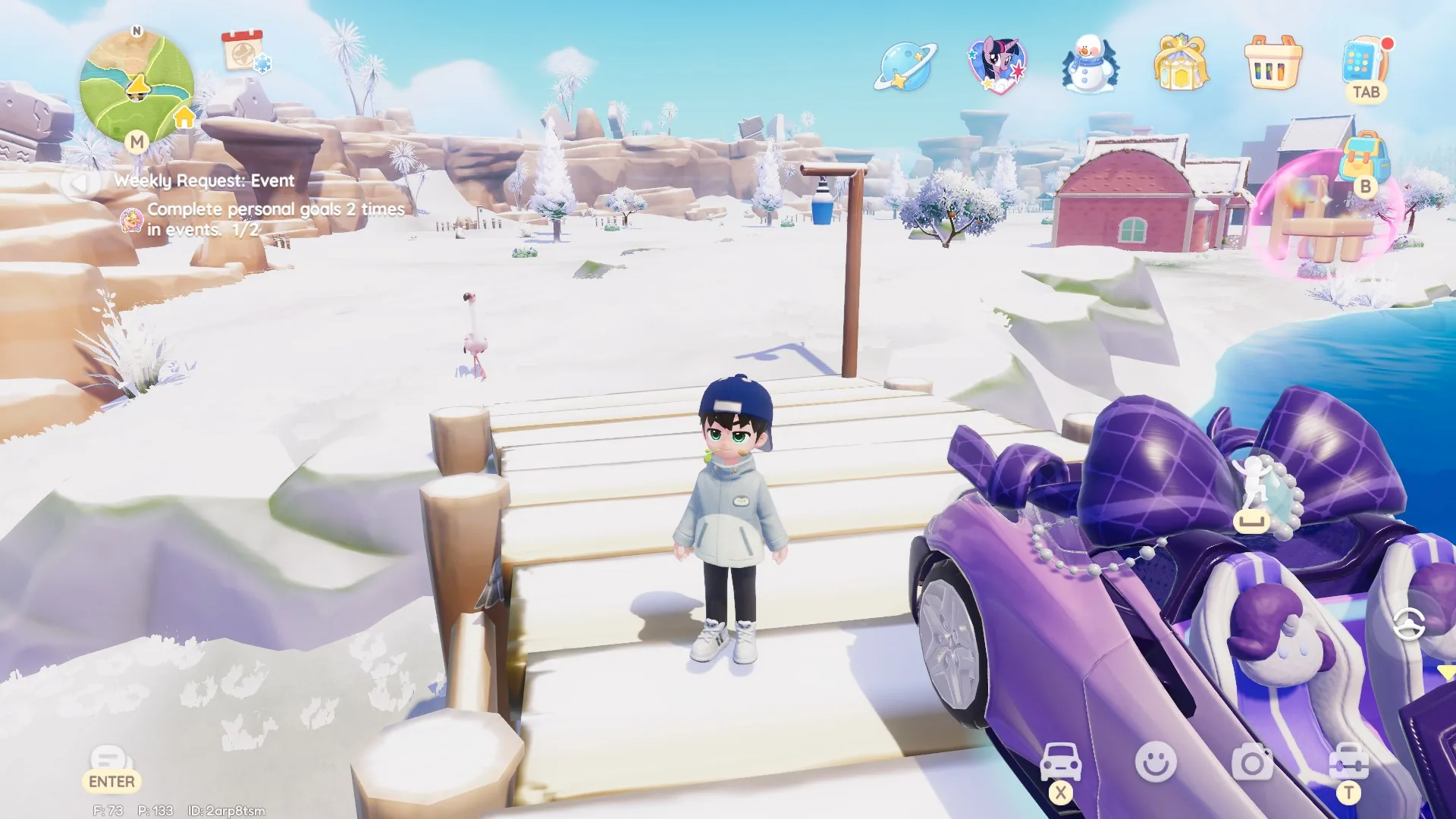The height and width of the screenshot is (819, 1456).
Task: Open the My Little Pony event icon
Action: [x=996, y=64]
